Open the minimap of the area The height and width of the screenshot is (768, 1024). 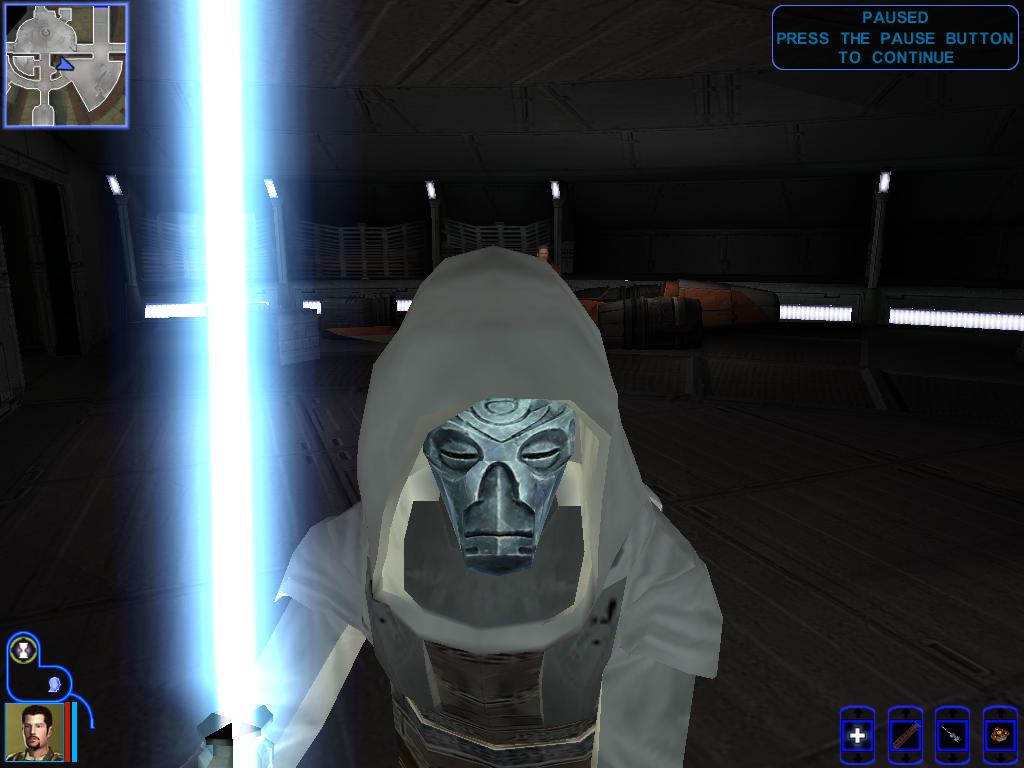66,65
